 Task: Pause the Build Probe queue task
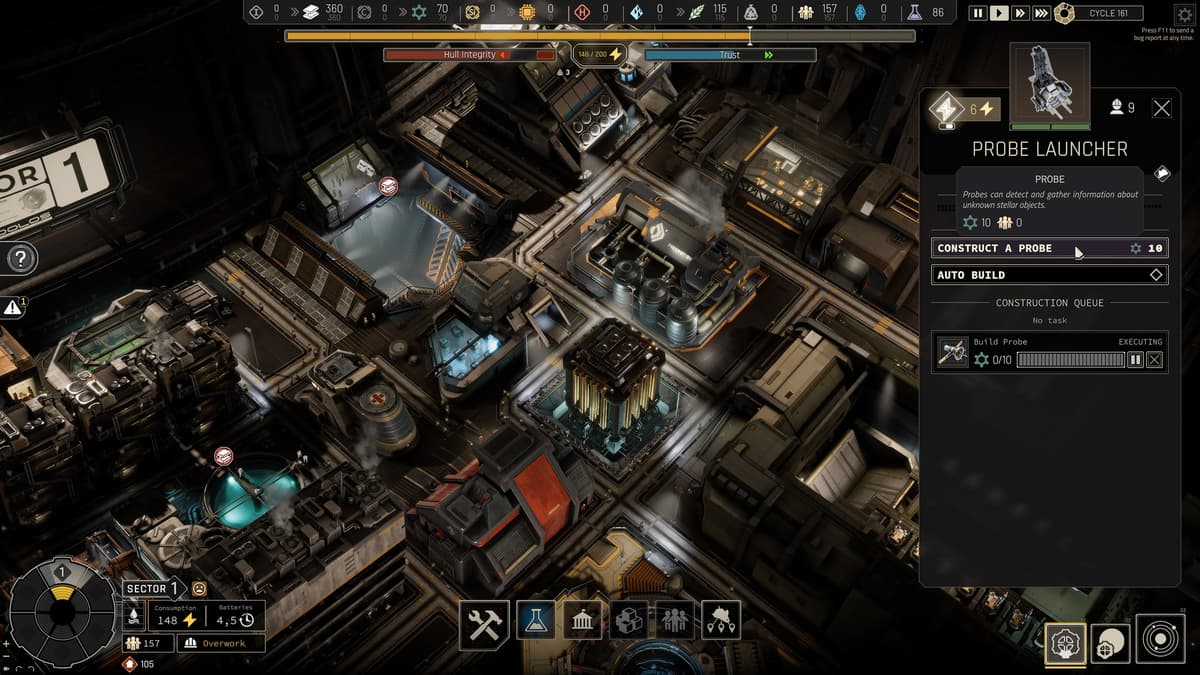1135,359
